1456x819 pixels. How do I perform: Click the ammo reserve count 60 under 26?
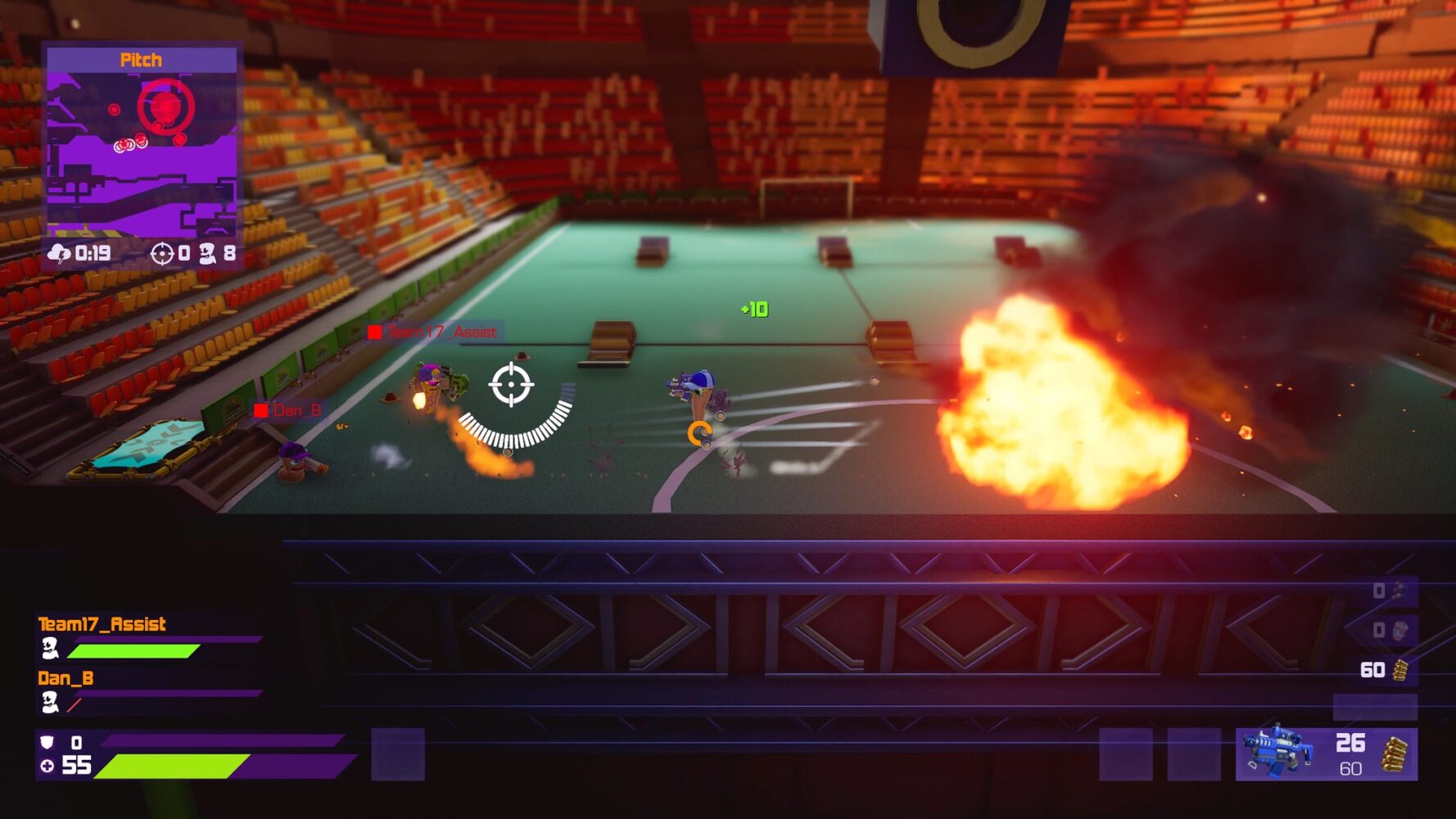(1350, 768)
